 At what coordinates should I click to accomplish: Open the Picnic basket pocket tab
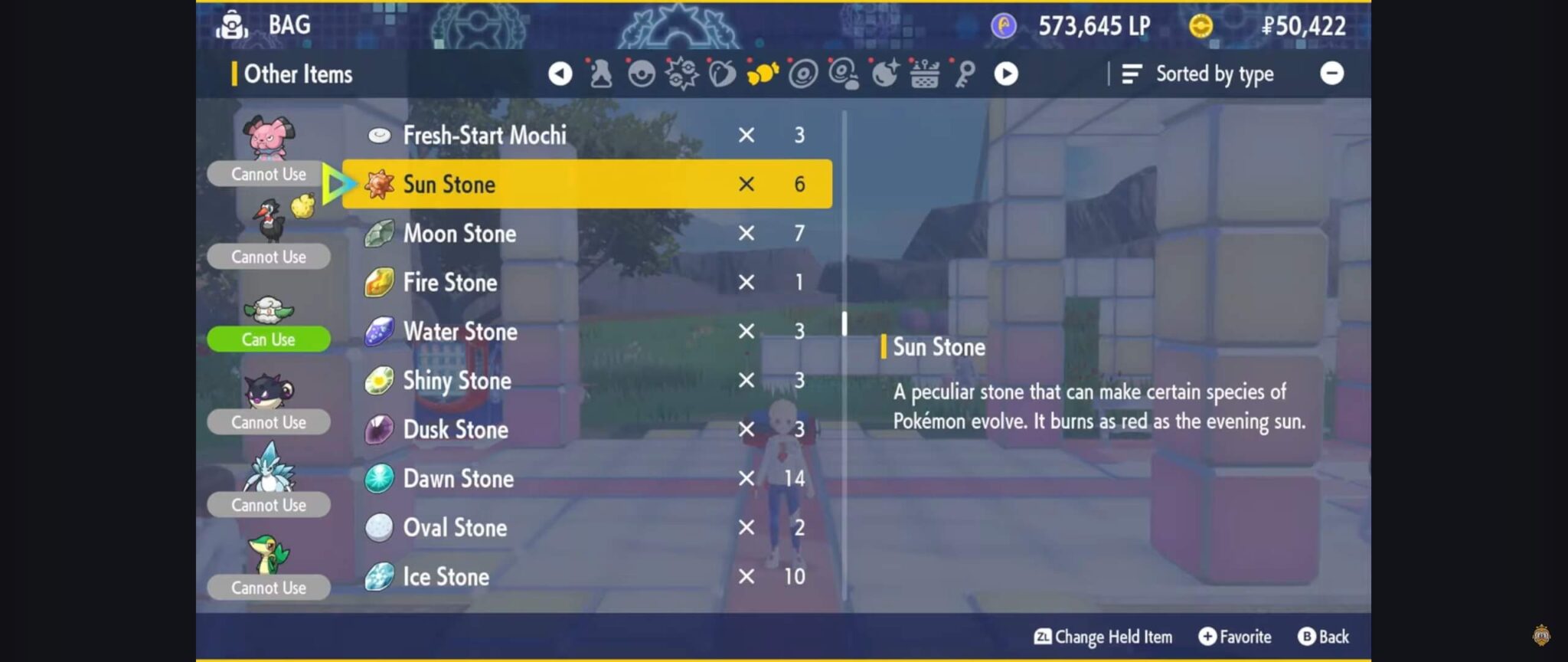[925, 74]
